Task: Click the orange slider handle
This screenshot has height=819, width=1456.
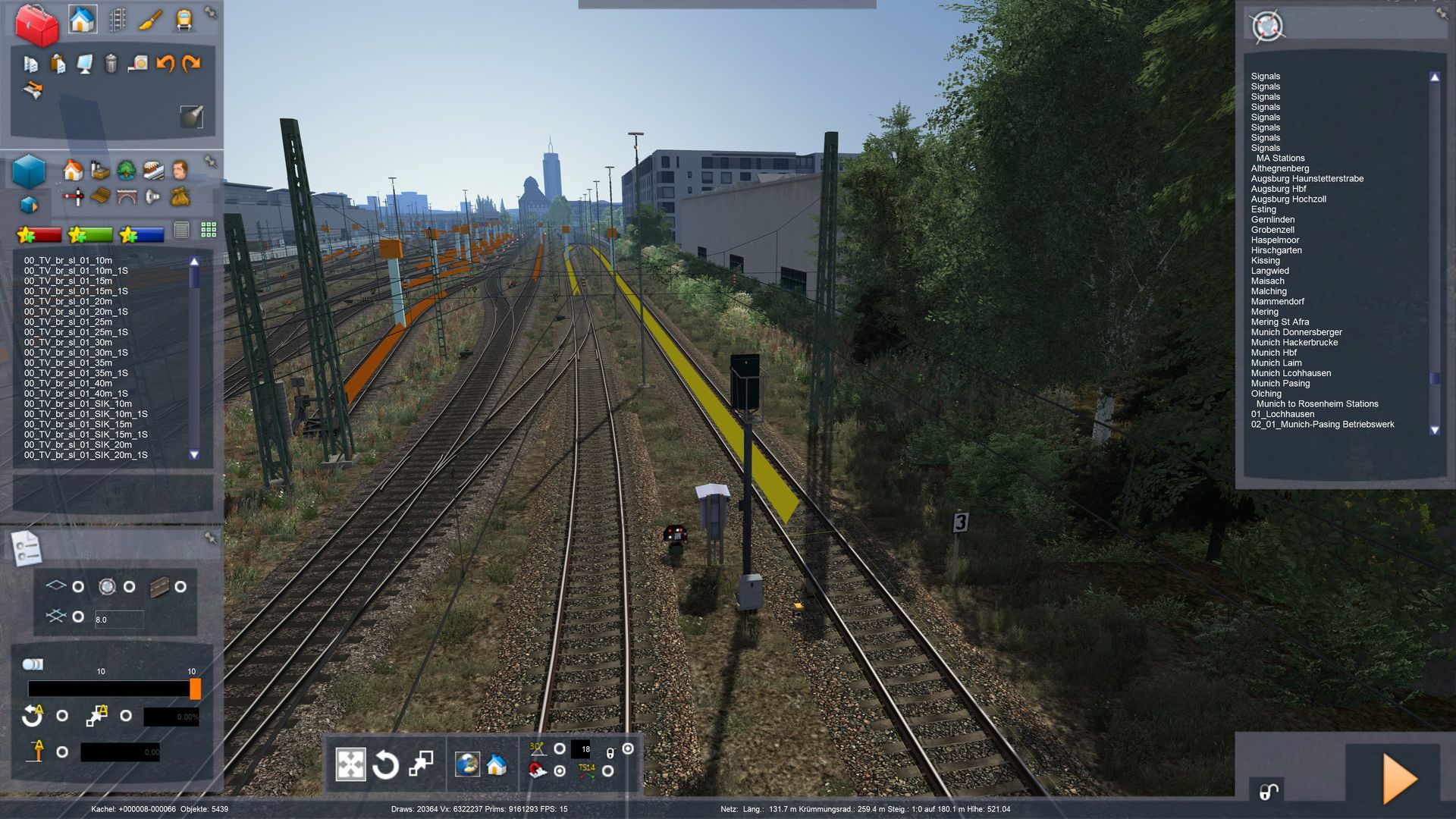Action: point(195,689)
